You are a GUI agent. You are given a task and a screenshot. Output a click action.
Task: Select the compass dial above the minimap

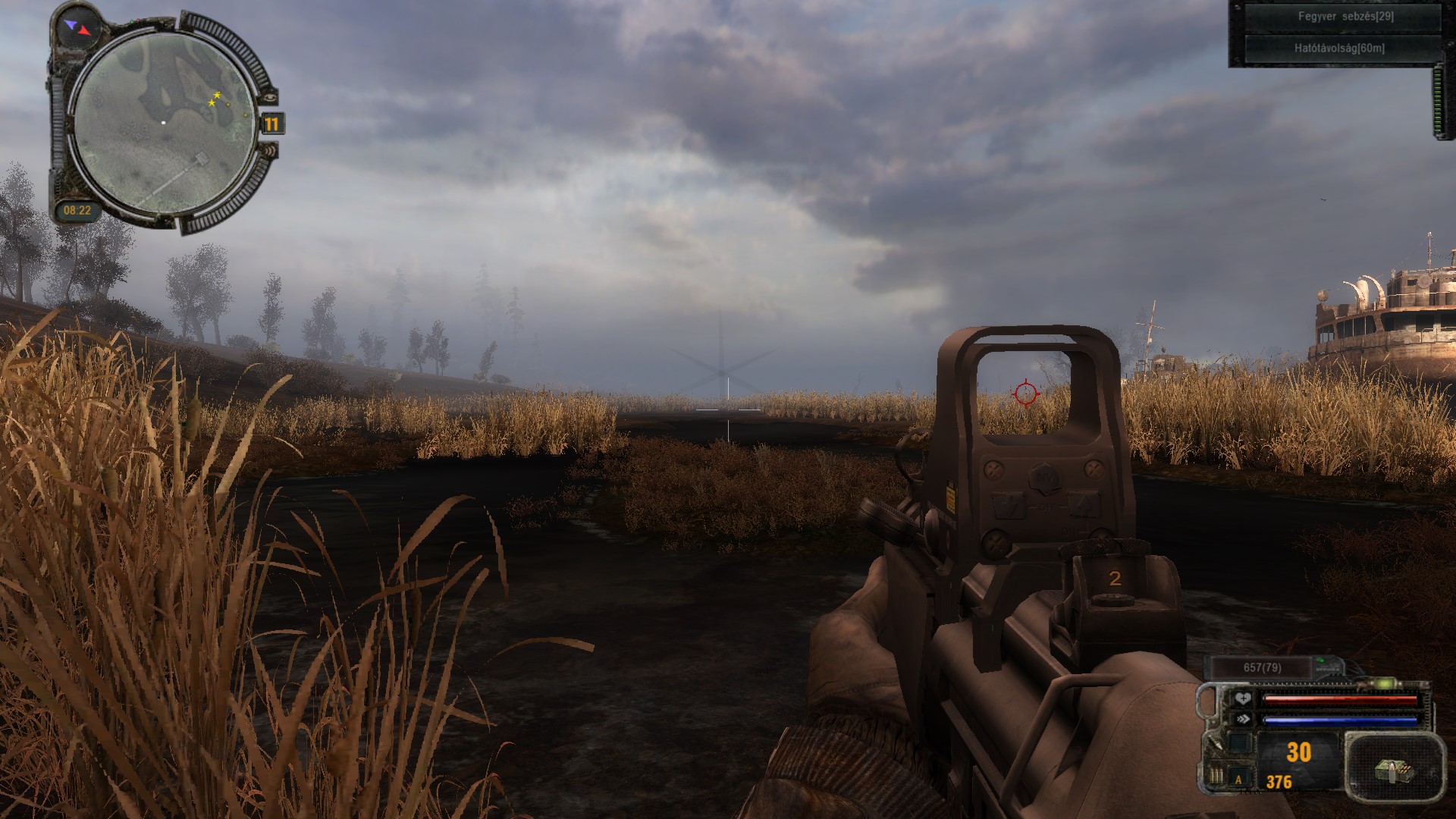pos(77,28)
